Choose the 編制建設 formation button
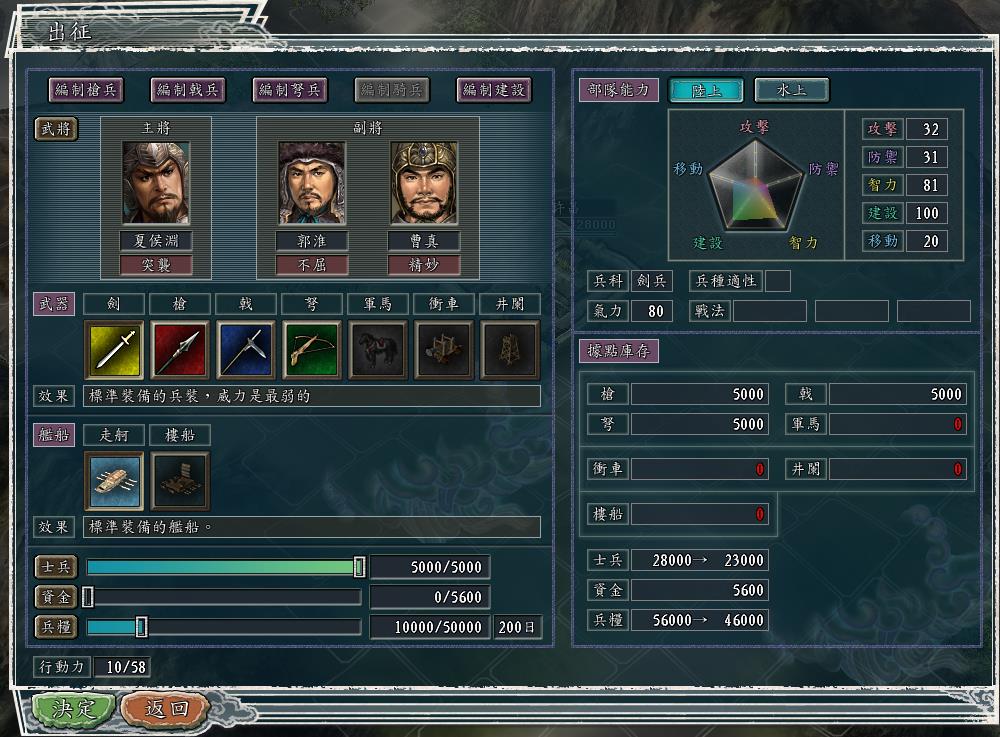The width and height of the screenshot is (1000, 737). 494,90
